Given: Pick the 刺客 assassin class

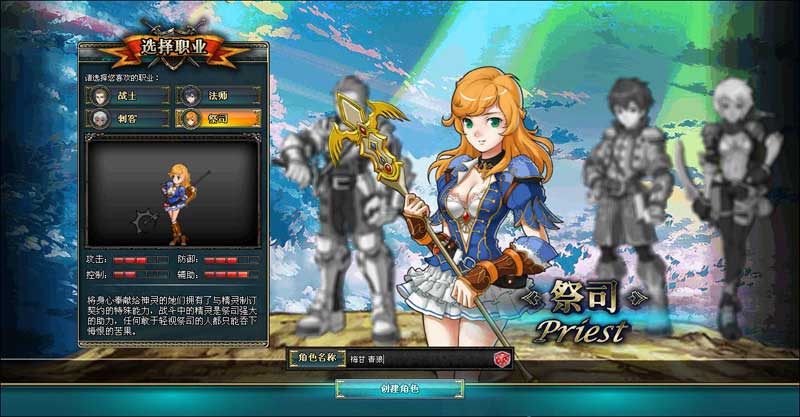Looking at the screenshot, I should [130, 119].
